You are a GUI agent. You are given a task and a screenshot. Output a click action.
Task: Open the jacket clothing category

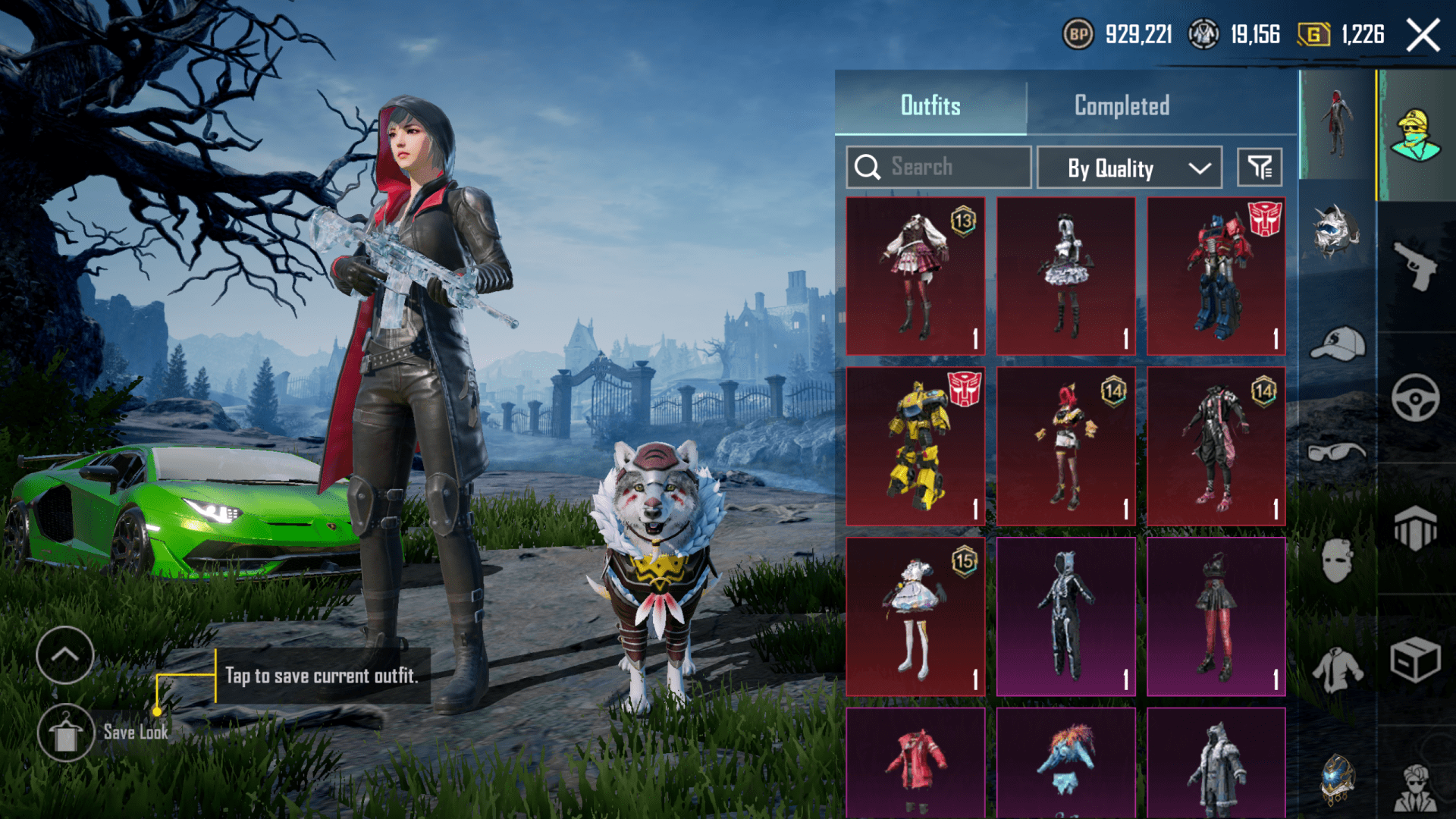[x=1337, y=670]
